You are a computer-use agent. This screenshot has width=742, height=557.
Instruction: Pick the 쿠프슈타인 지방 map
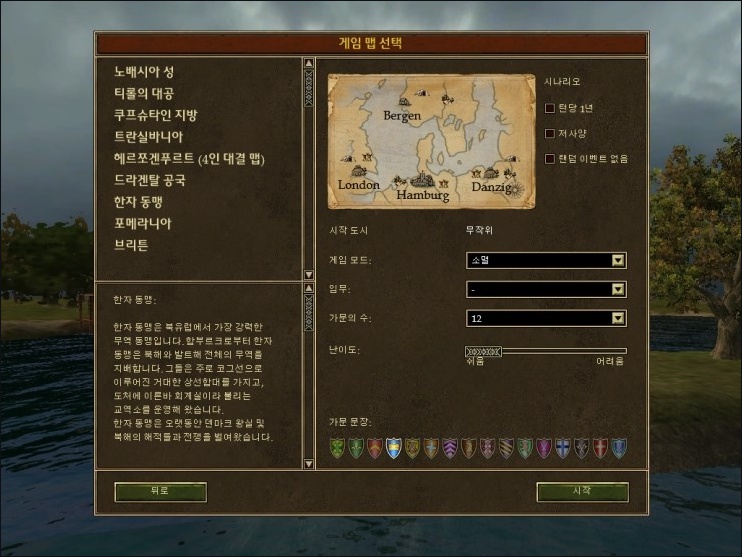click(156, 115)
